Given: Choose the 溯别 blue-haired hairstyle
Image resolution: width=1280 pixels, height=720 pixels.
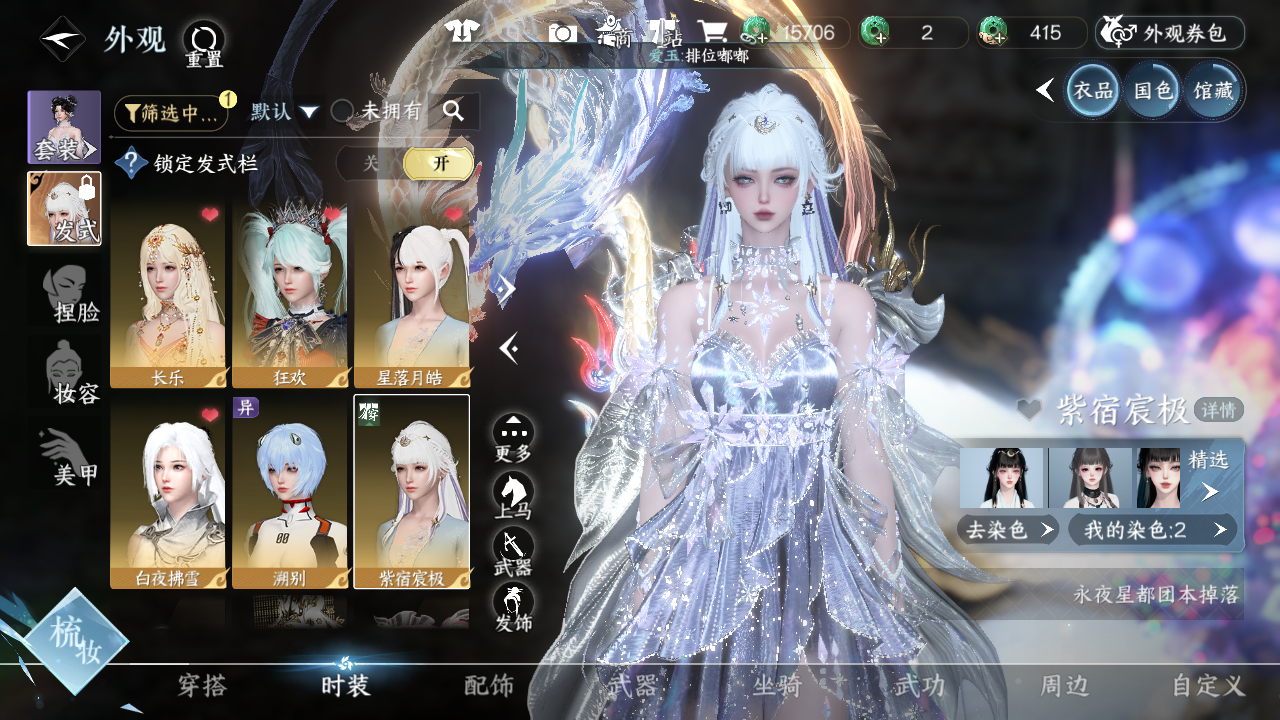Looking at the screenshot, I should [290, 490].
